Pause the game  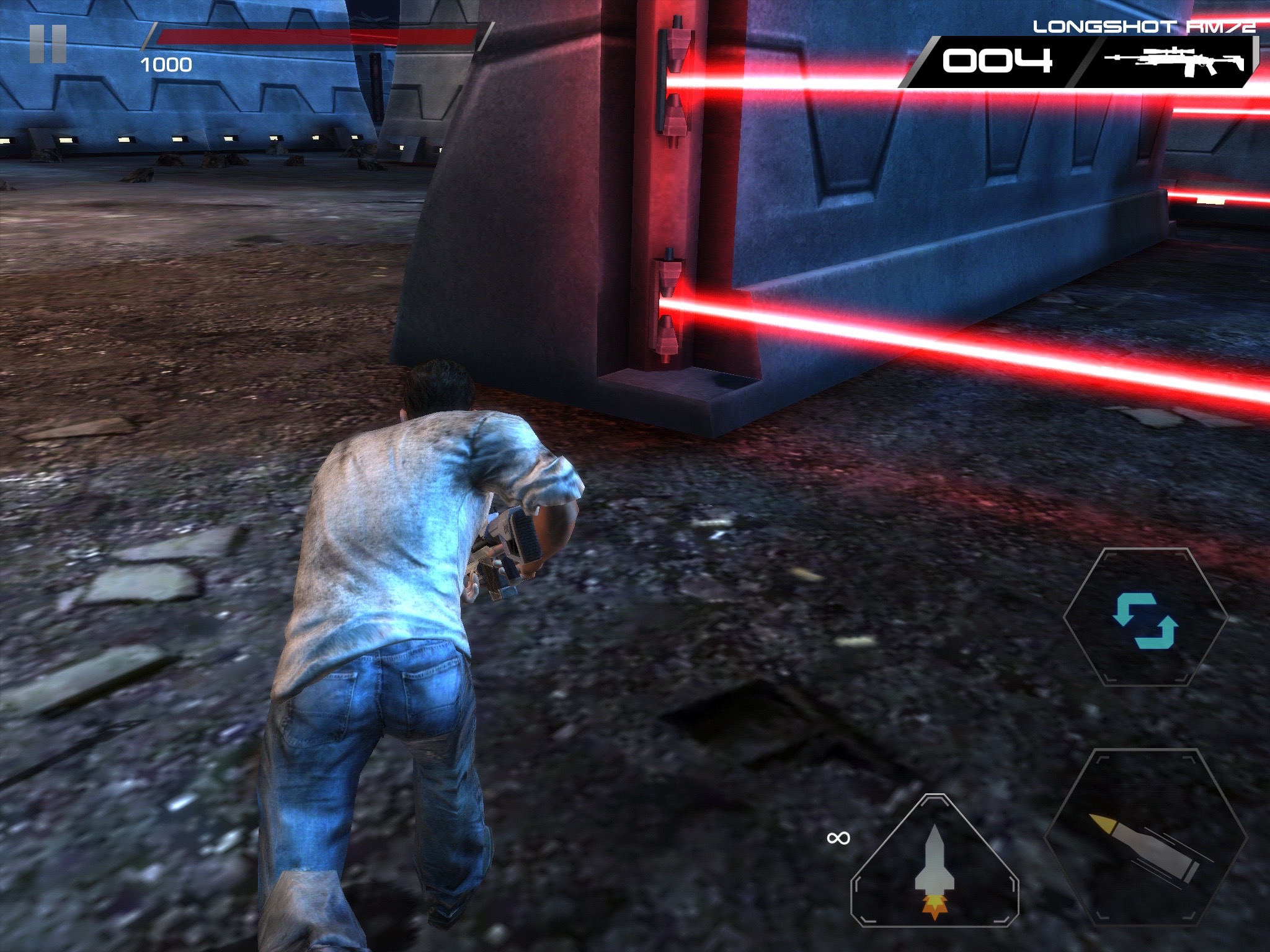48,44
